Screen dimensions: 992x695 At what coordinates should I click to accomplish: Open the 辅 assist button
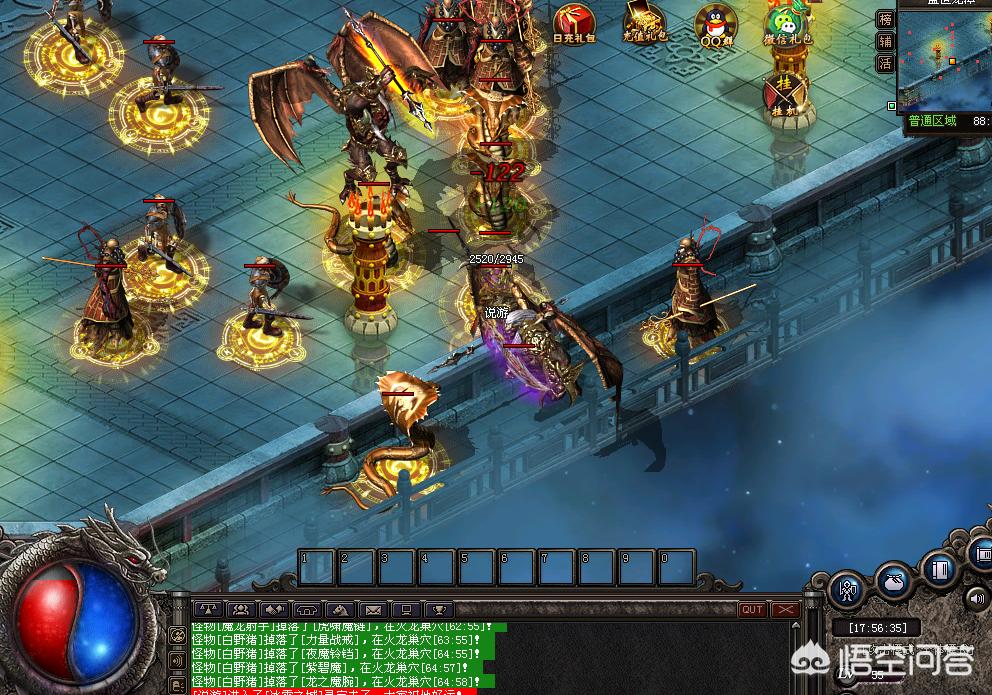(x=885, y=41)
